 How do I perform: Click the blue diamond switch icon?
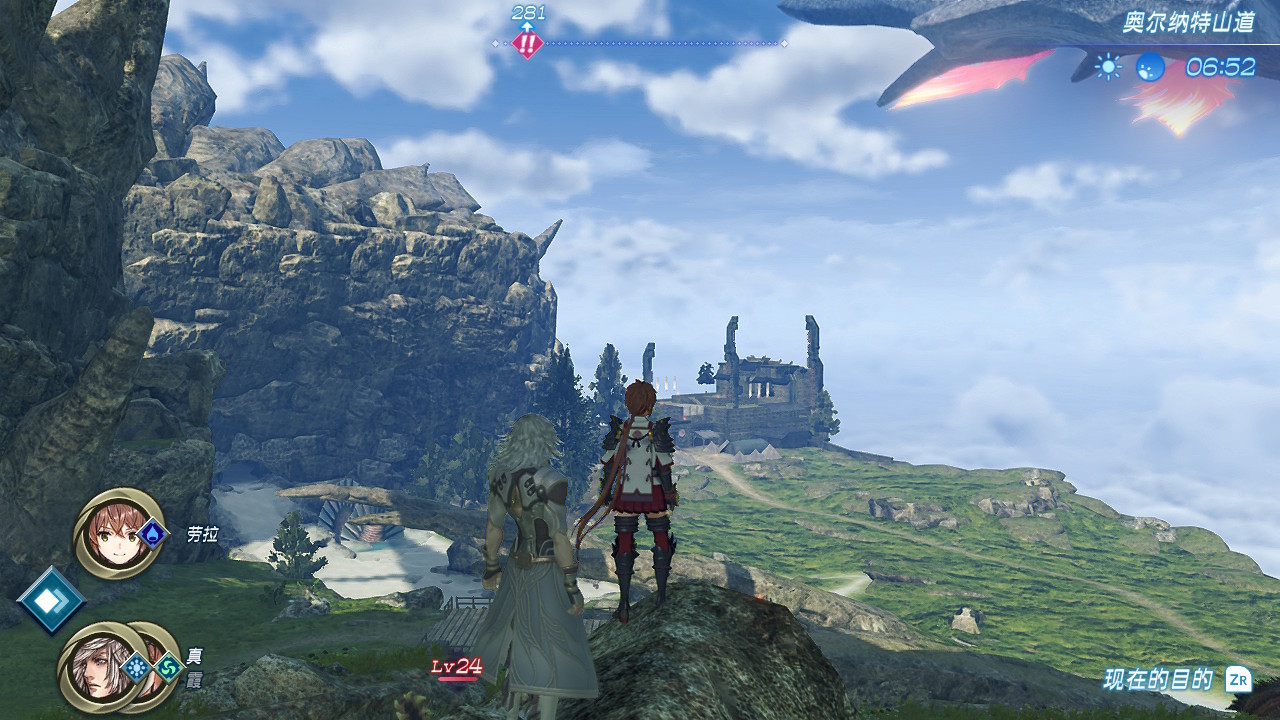coord(49,600)
